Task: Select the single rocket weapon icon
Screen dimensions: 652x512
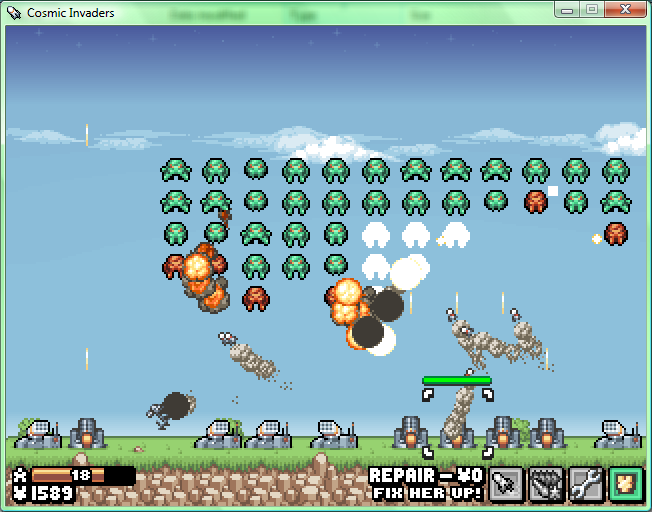Action: pos(506,484)
